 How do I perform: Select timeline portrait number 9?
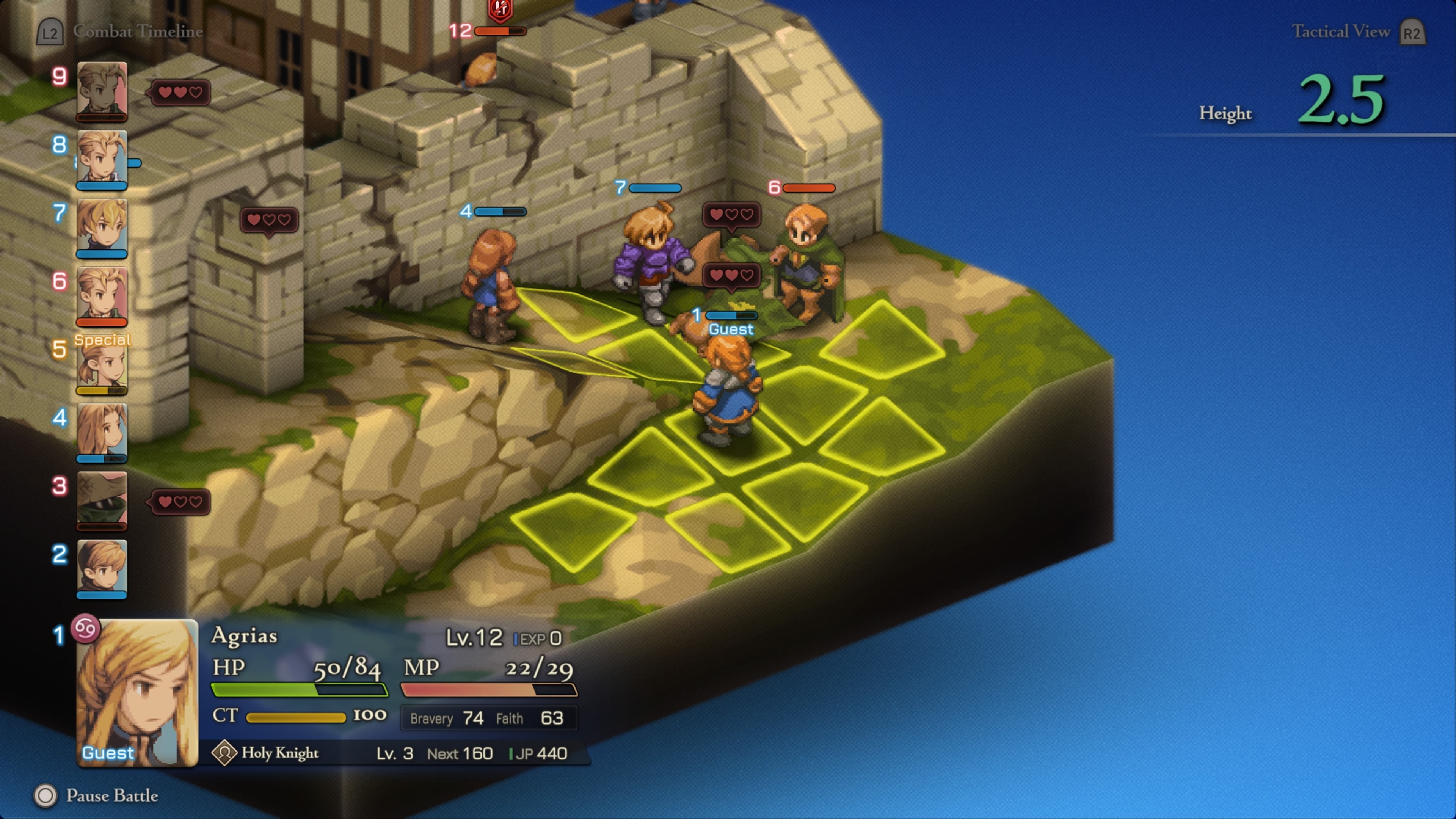[x=102, y=91]
